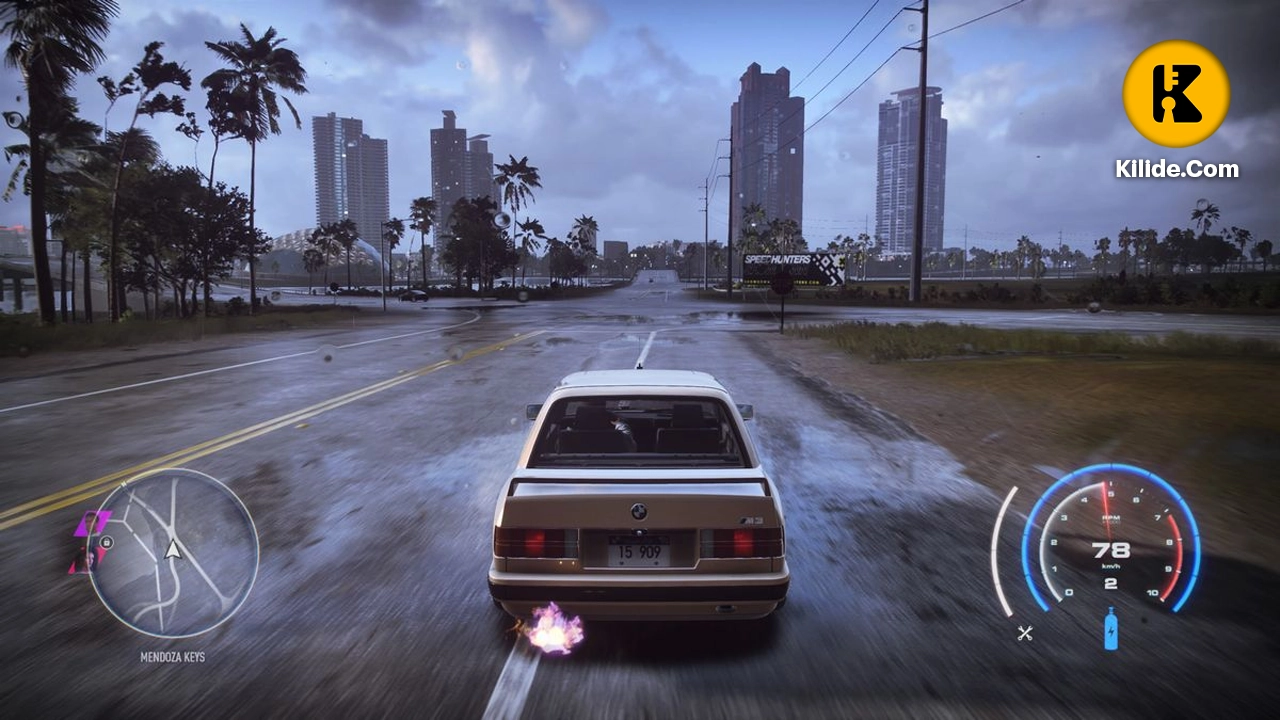Open the speedometer showing 78 km/h
The image size is (1280, 720).
1111,548
